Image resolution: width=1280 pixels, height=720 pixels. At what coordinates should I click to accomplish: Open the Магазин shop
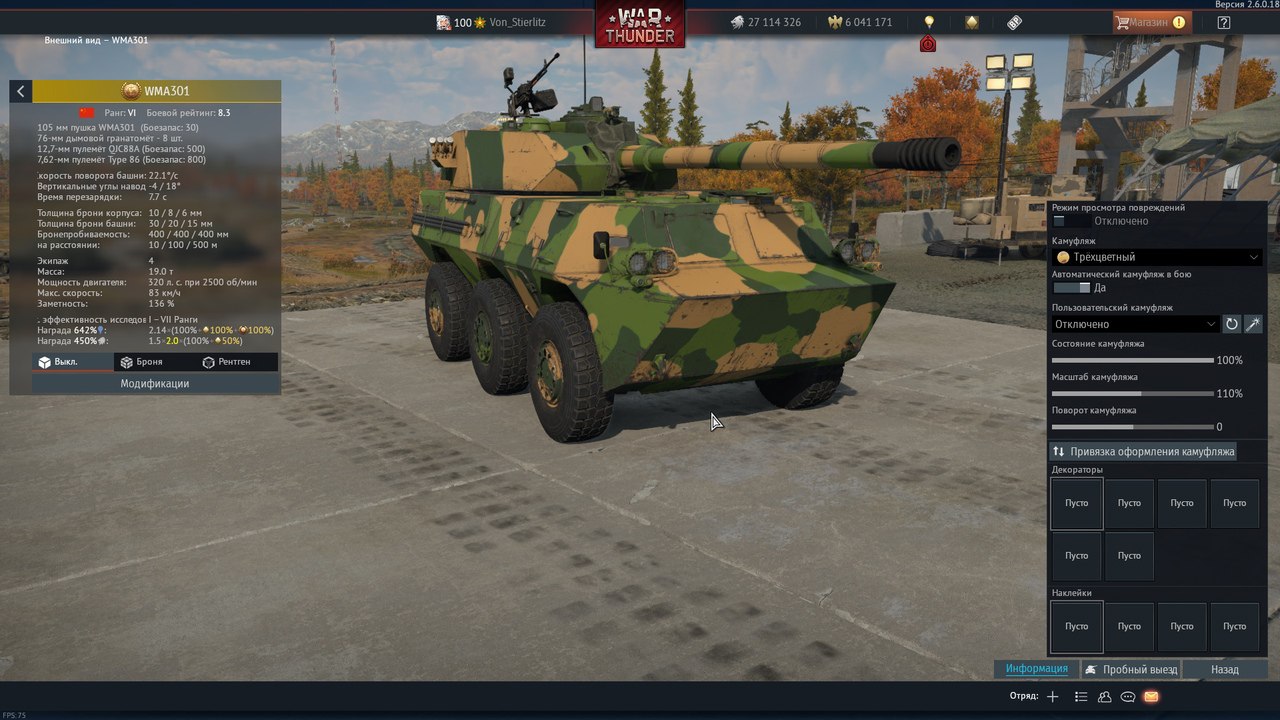click(x=1150, y=22)
